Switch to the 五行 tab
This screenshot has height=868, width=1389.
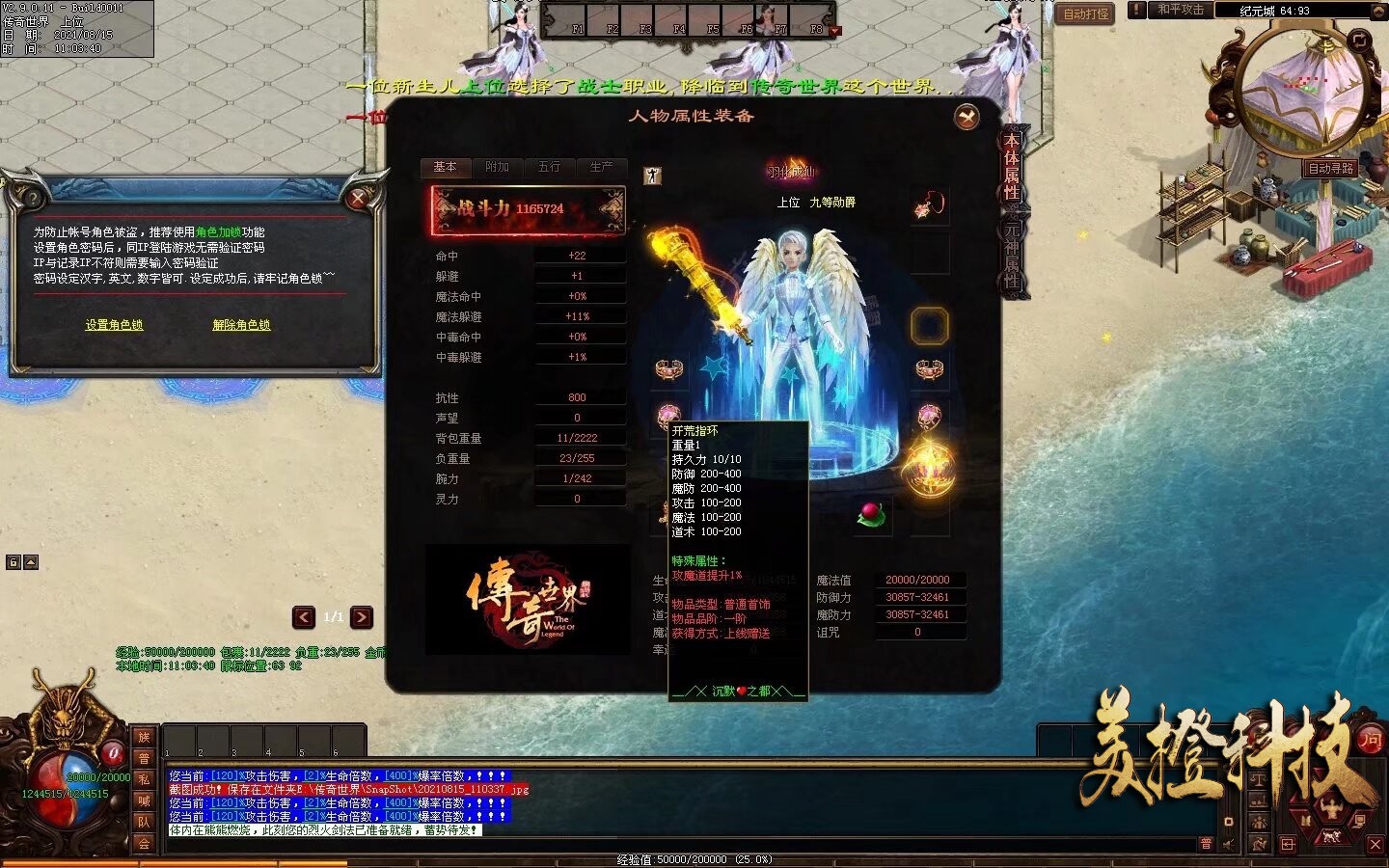tap(548, 167)
